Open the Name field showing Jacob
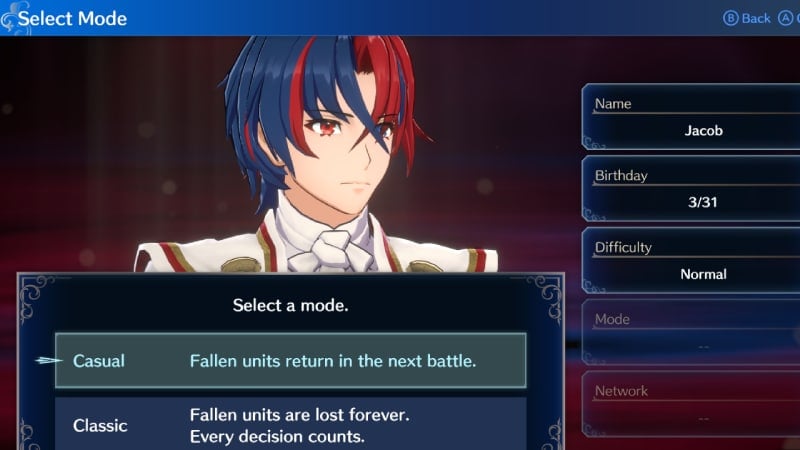The height and width of the screenshot is (450, 800). coord(689,119)
